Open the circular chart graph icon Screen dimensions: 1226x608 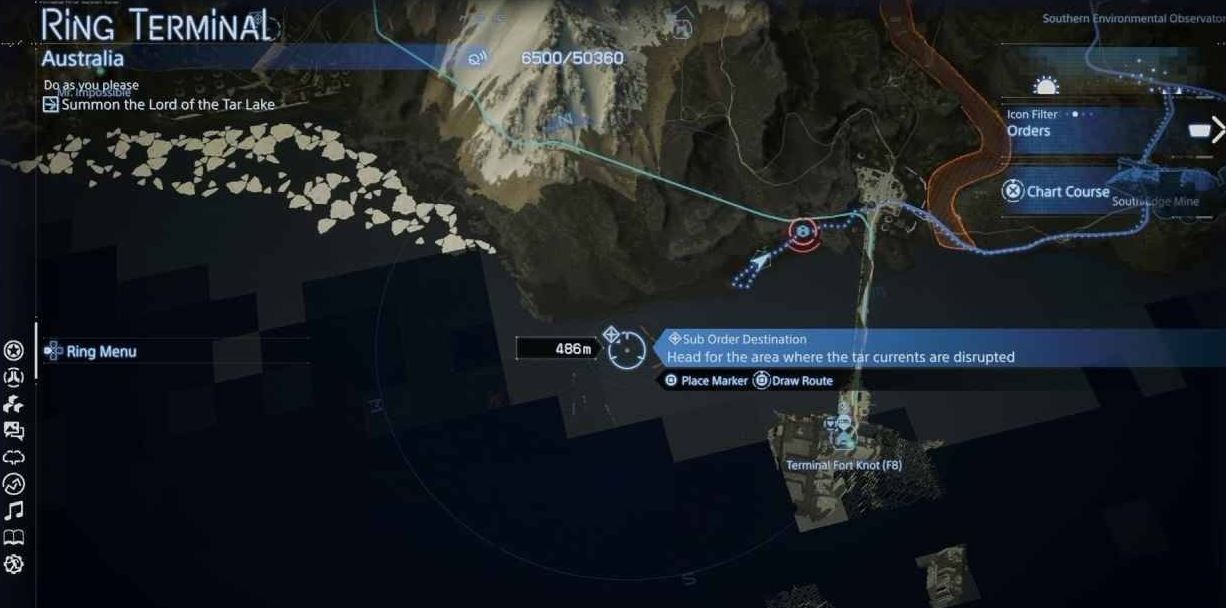pyautogui.click(x=14, y=485)
